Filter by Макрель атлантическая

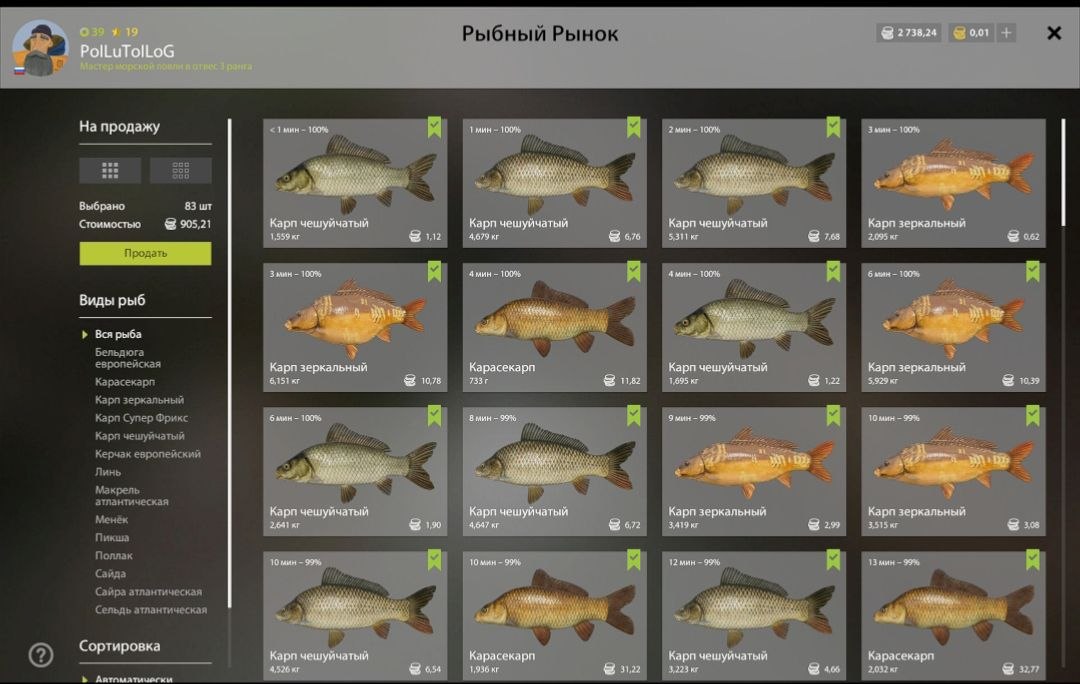pyautogui.click(x=131, y=496)
